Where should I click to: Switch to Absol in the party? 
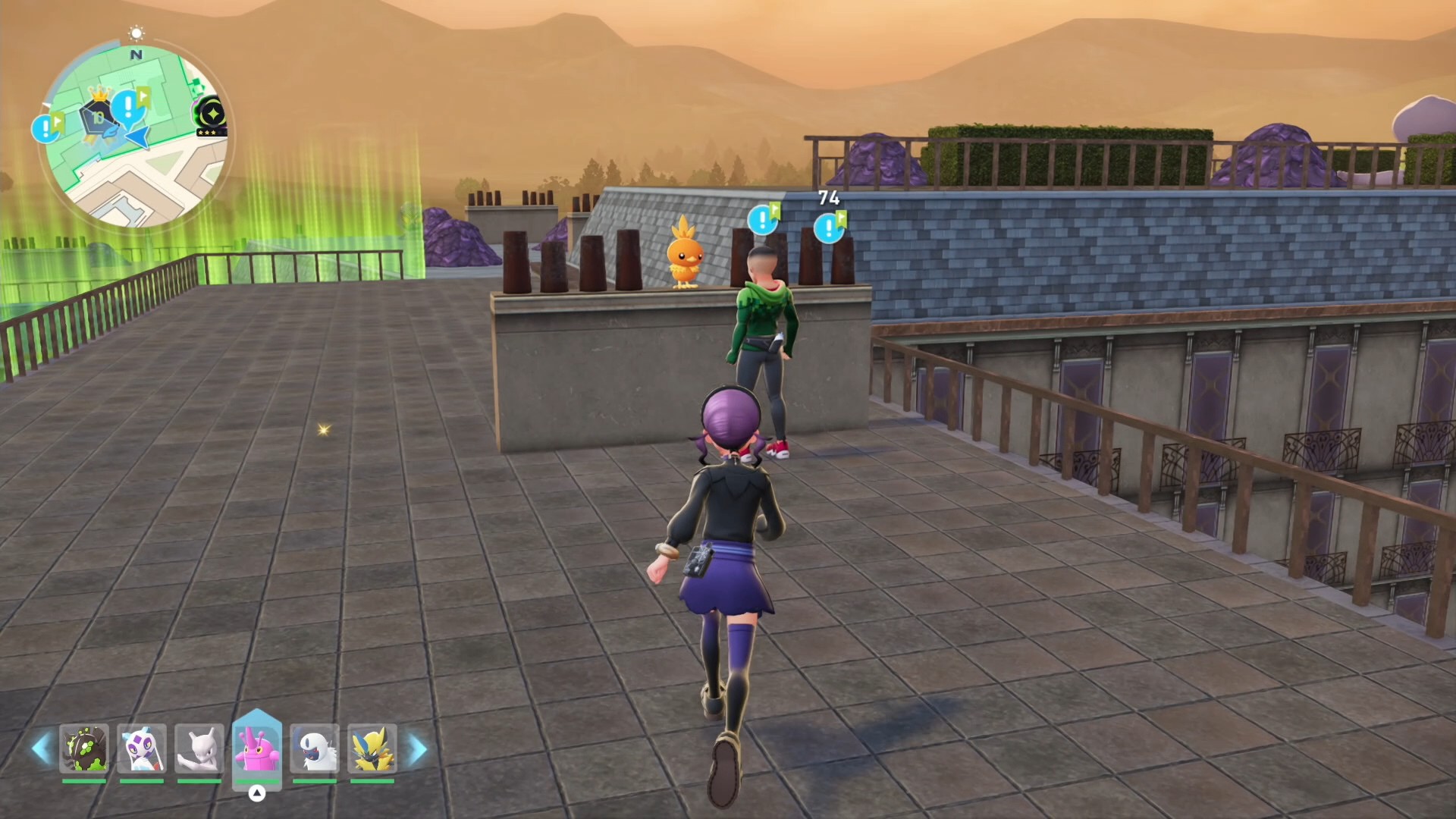click(x=315, y=748)
